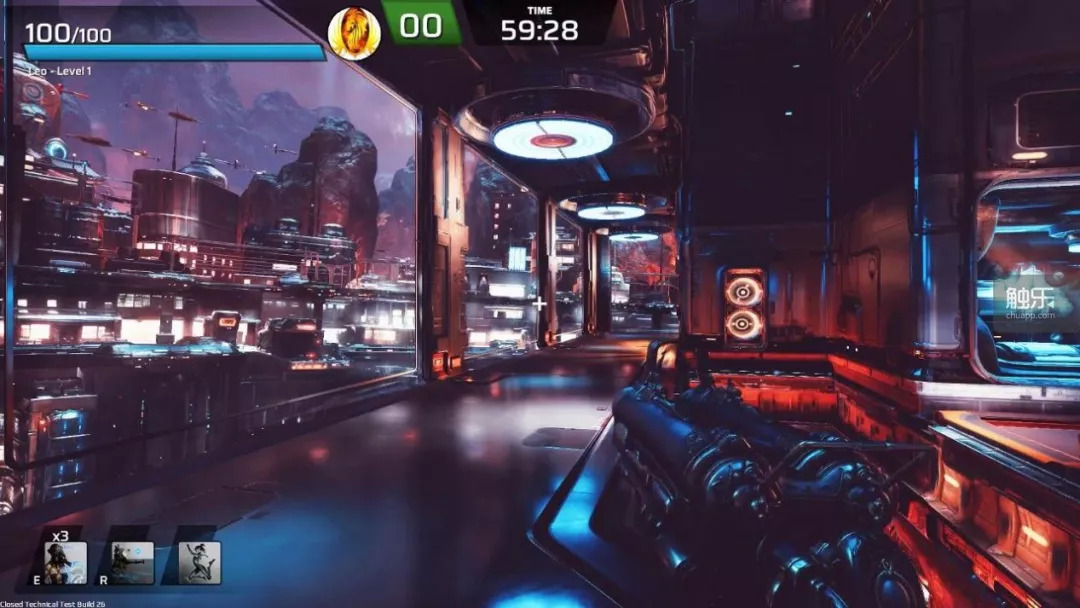
Task: Select the leaping figure ability icon
Action: (x=199, y=562)
